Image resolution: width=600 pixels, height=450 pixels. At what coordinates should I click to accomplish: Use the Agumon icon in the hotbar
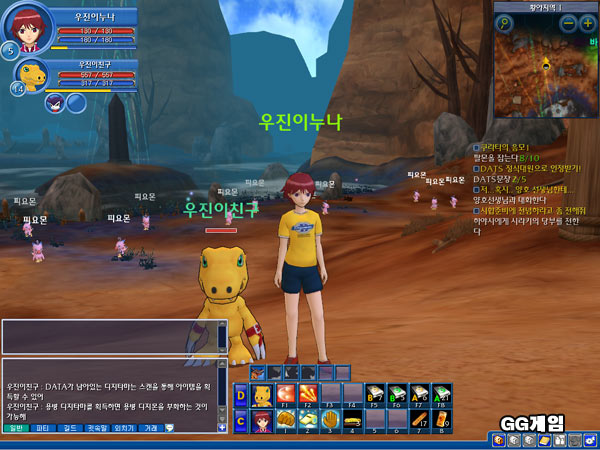263,392
